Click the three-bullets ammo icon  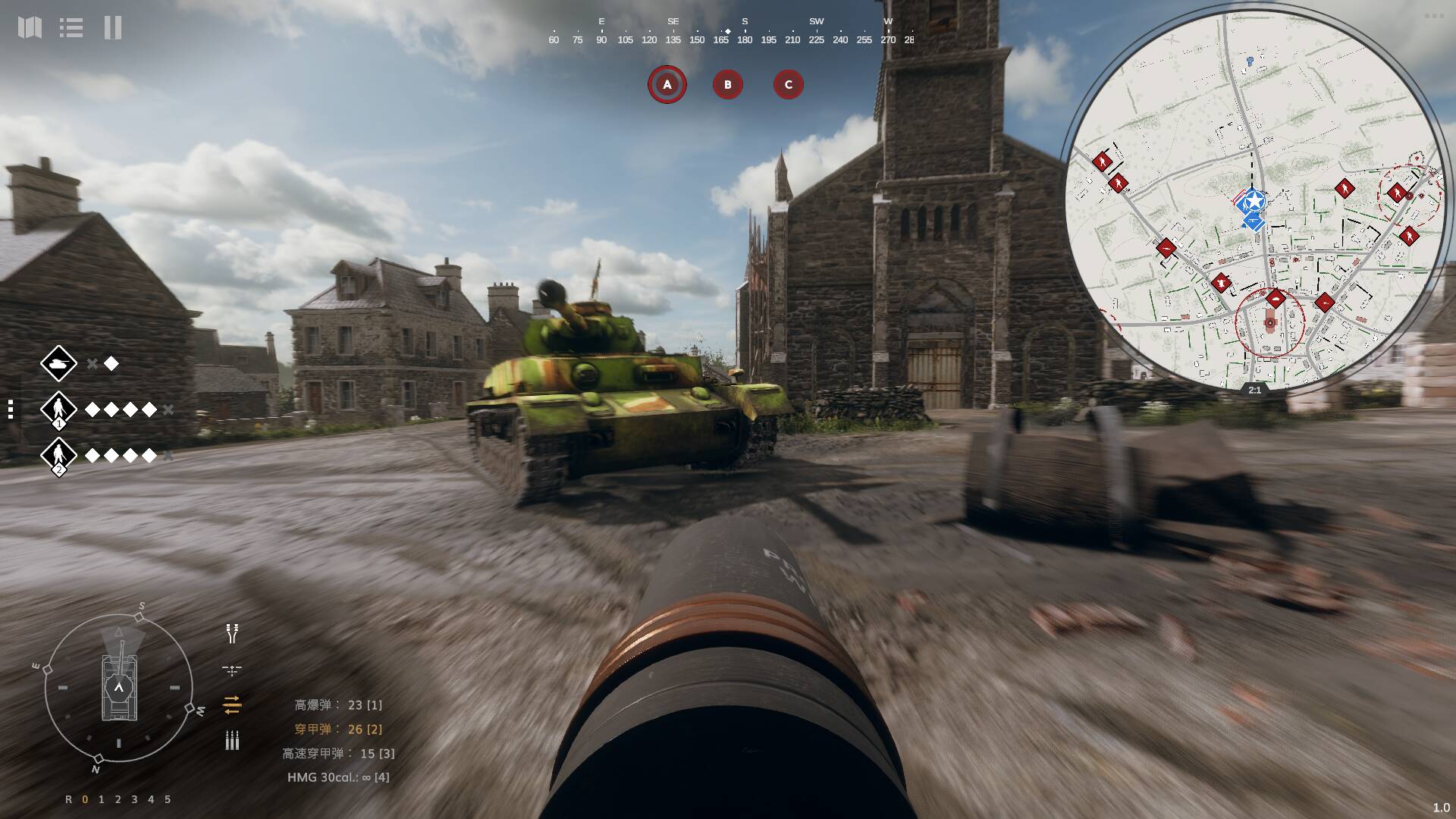[x=232, y=741]
